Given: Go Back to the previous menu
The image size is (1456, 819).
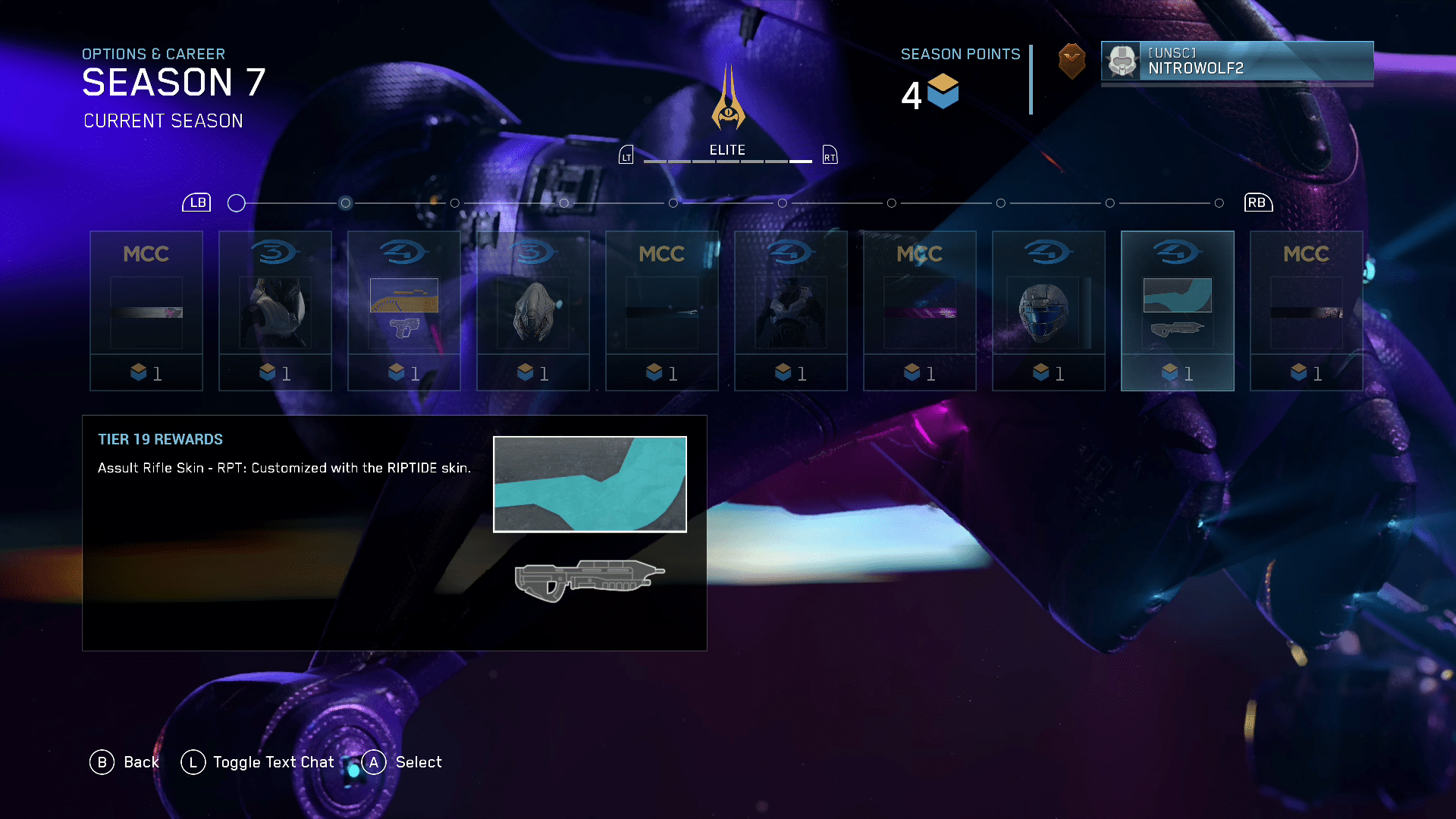Looking at the screenshot, I should (x=125, y=762).
